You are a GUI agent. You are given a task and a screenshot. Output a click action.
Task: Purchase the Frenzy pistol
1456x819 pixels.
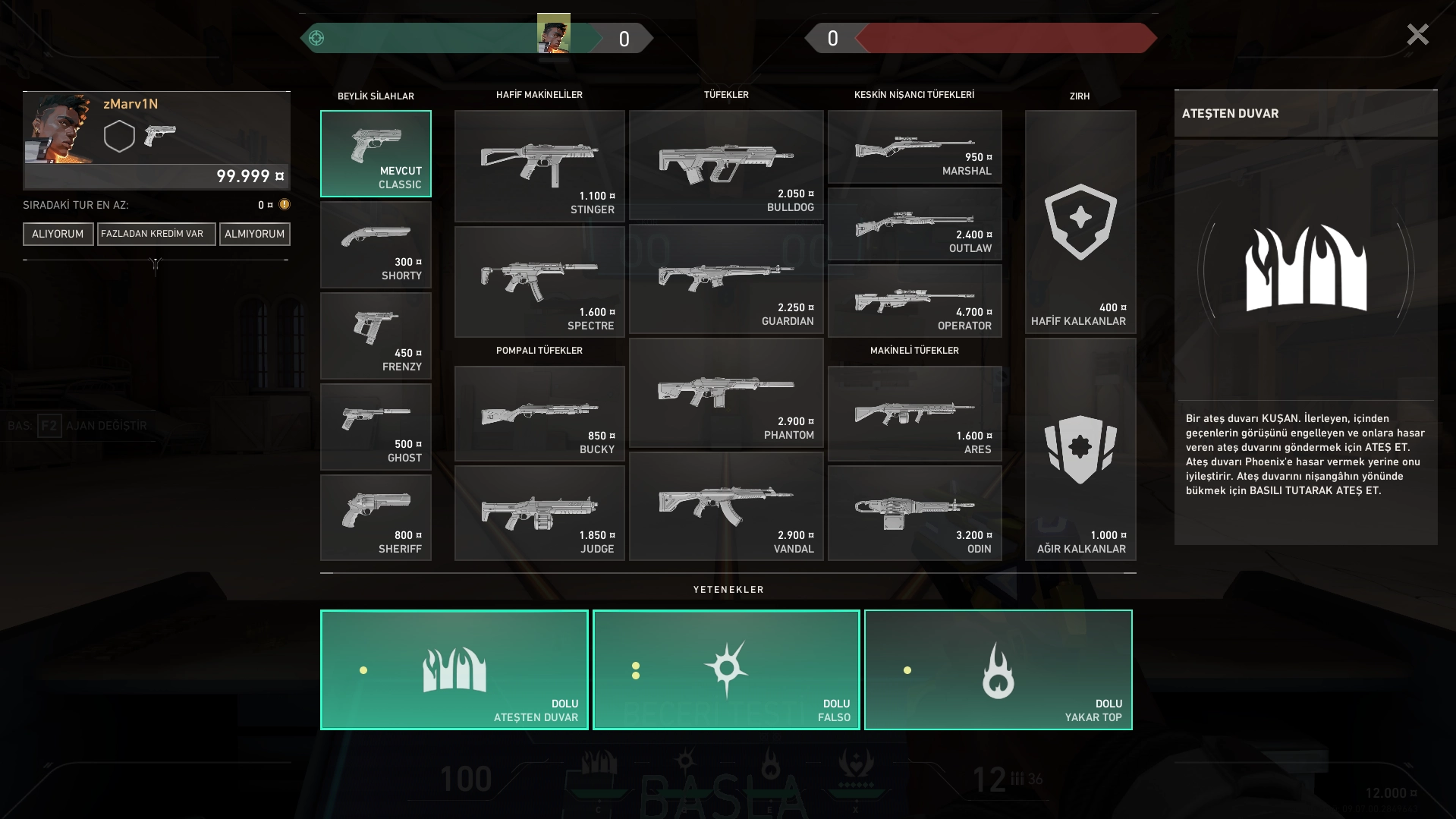[x=376, y=336]
